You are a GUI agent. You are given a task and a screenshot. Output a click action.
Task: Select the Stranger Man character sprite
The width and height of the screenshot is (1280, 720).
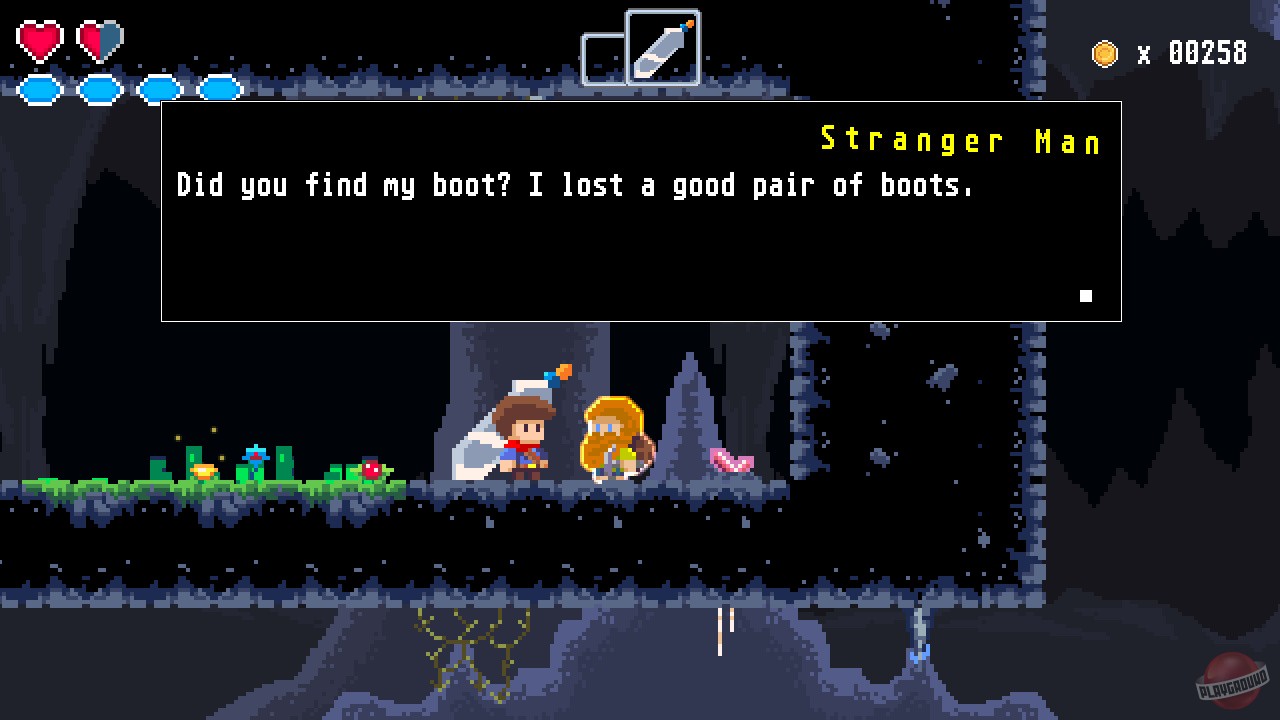[613, 440]
